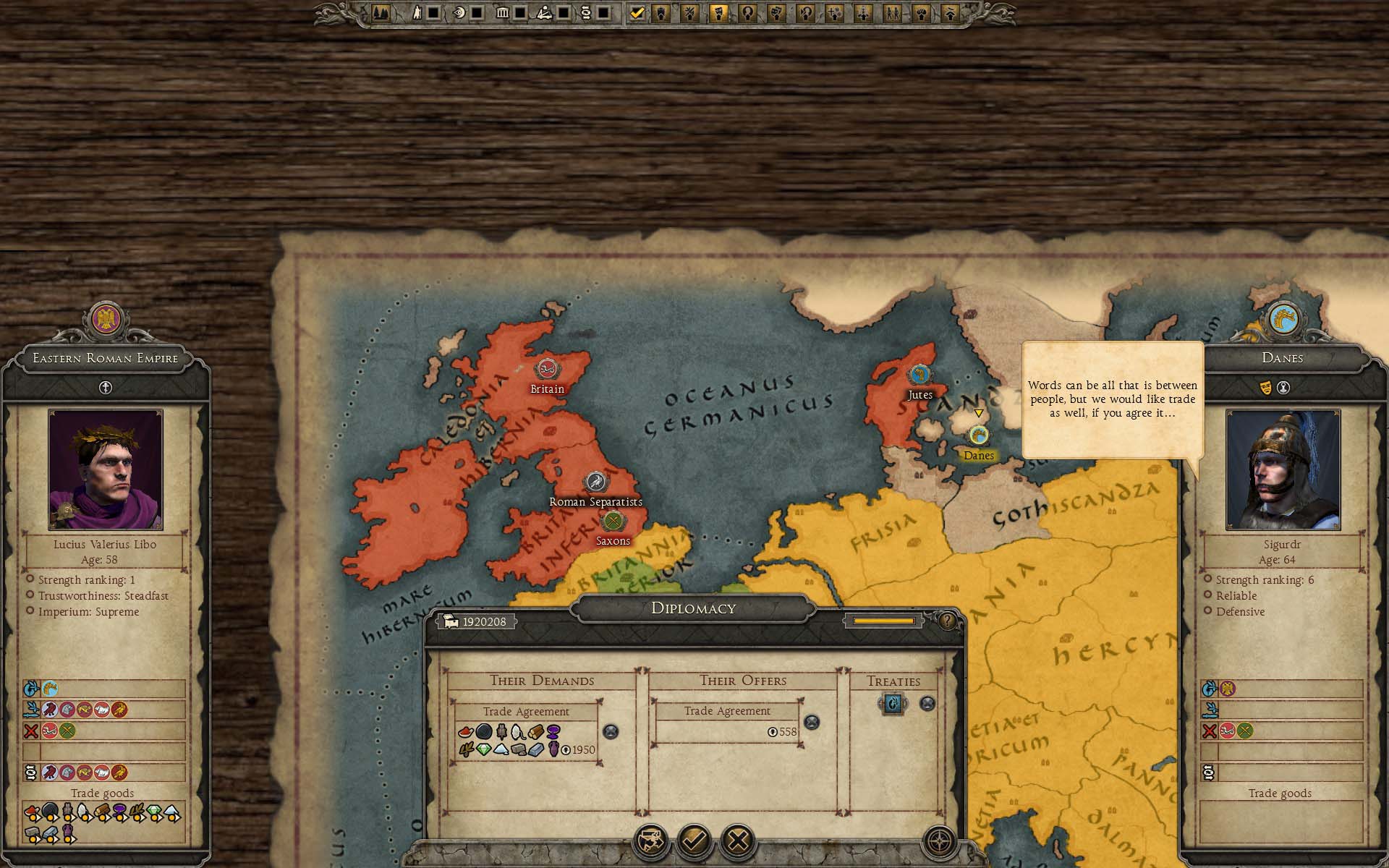The height and width of the screenshot is (868, 1389).
Task: Toggle the checkbox beside the temple building icon
Action: [519, 12]
